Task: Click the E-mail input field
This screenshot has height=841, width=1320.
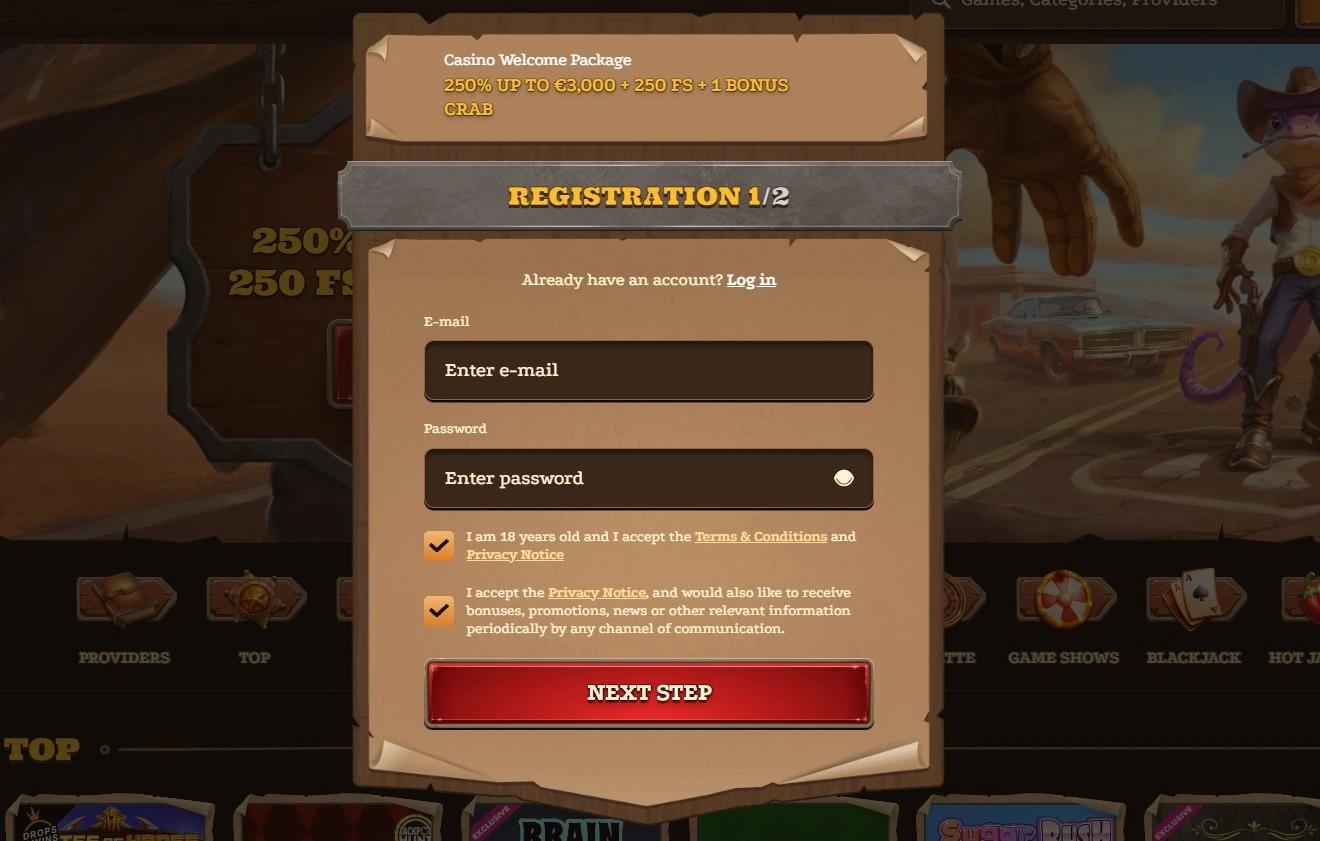Action: click(648, 370)
